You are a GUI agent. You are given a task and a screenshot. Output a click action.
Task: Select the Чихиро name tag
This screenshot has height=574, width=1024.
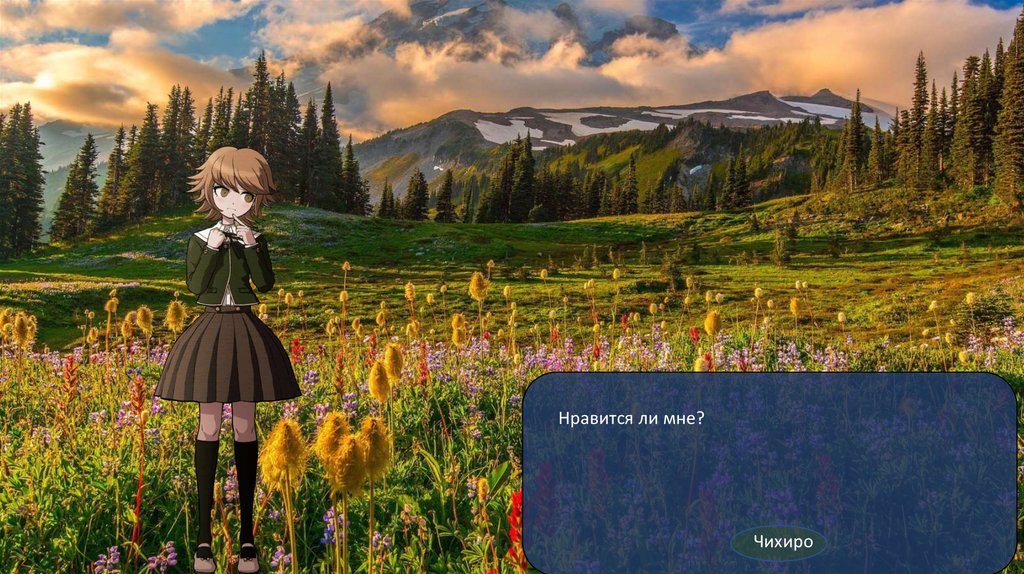coord(779,543)
